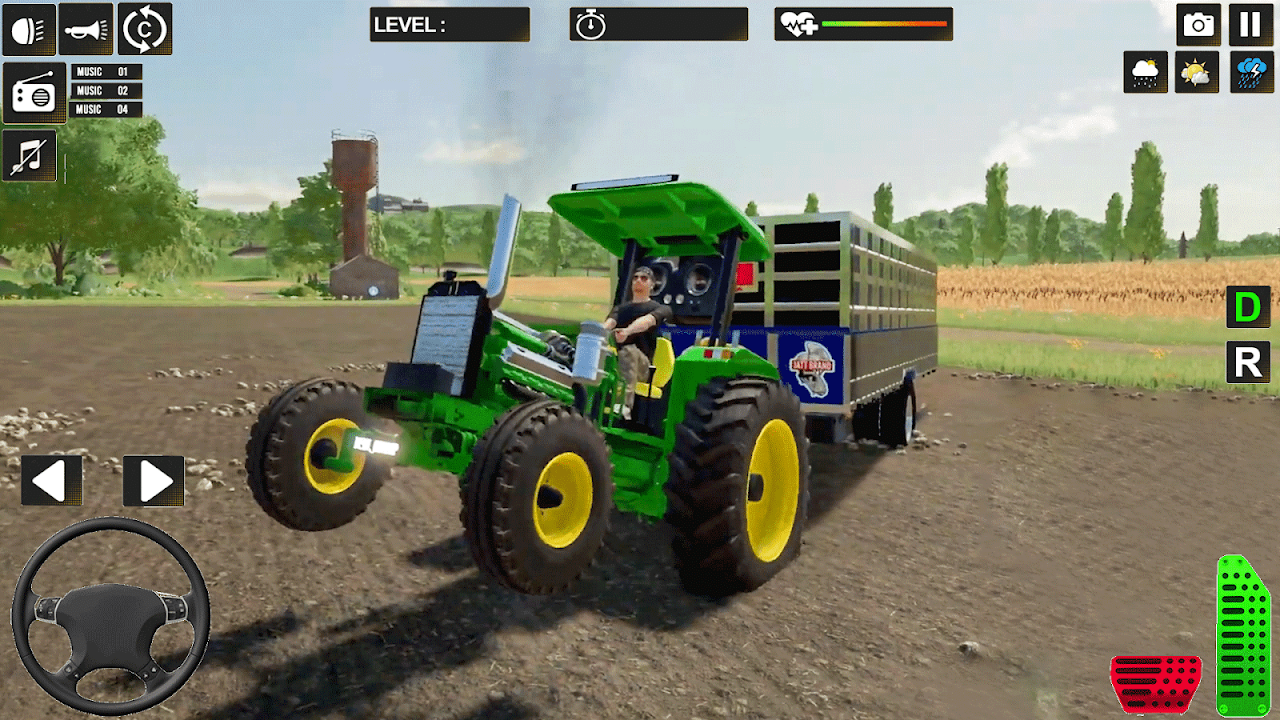Tap the circular arrows C button
The width and height of the screenshot is (1280, 720).
[x=145, y=29]
